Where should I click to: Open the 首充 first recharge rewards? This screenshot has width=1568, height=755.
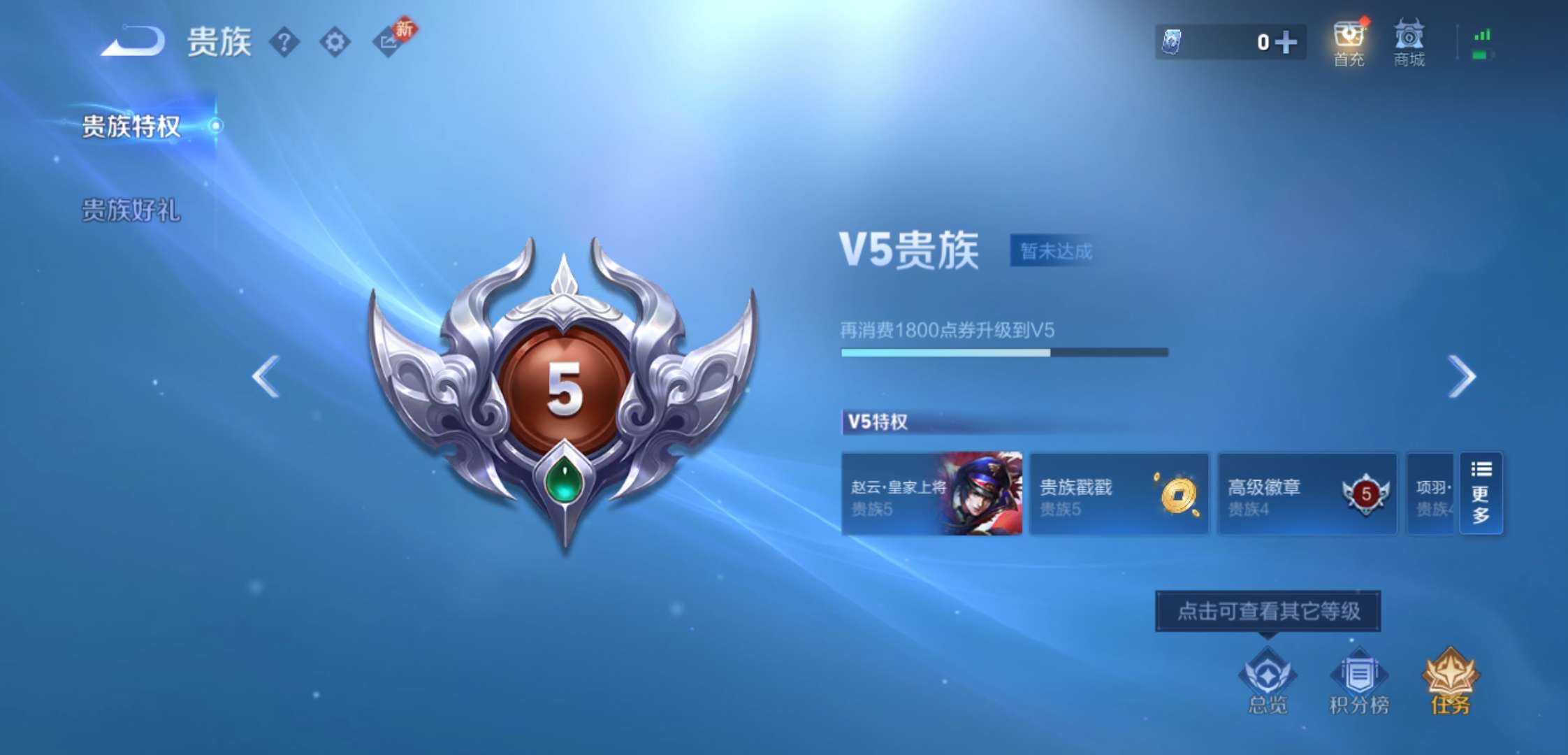(1348, 42)
